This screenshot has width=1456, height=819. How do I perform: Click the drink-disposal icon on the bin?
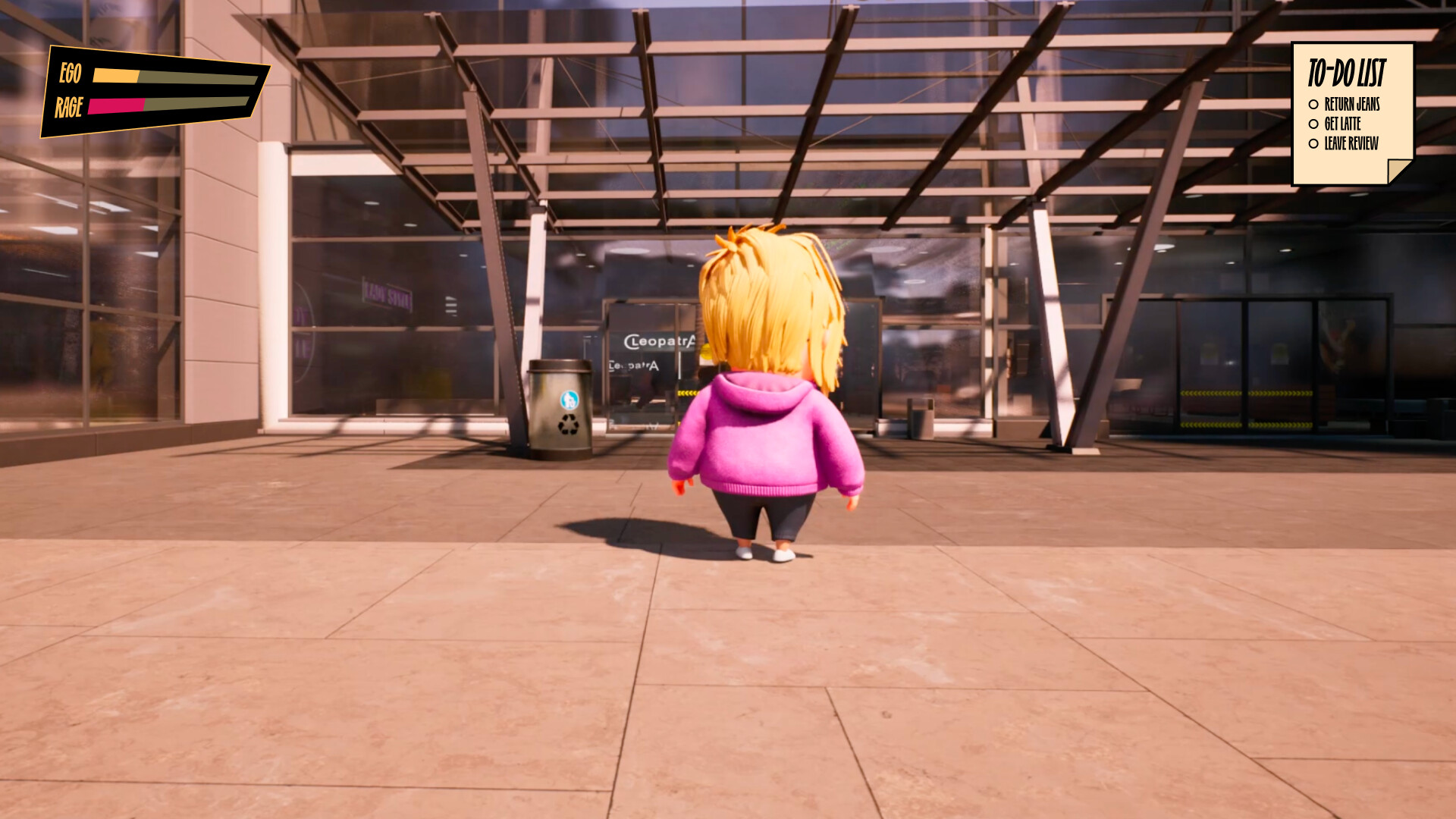pos(570,400)
